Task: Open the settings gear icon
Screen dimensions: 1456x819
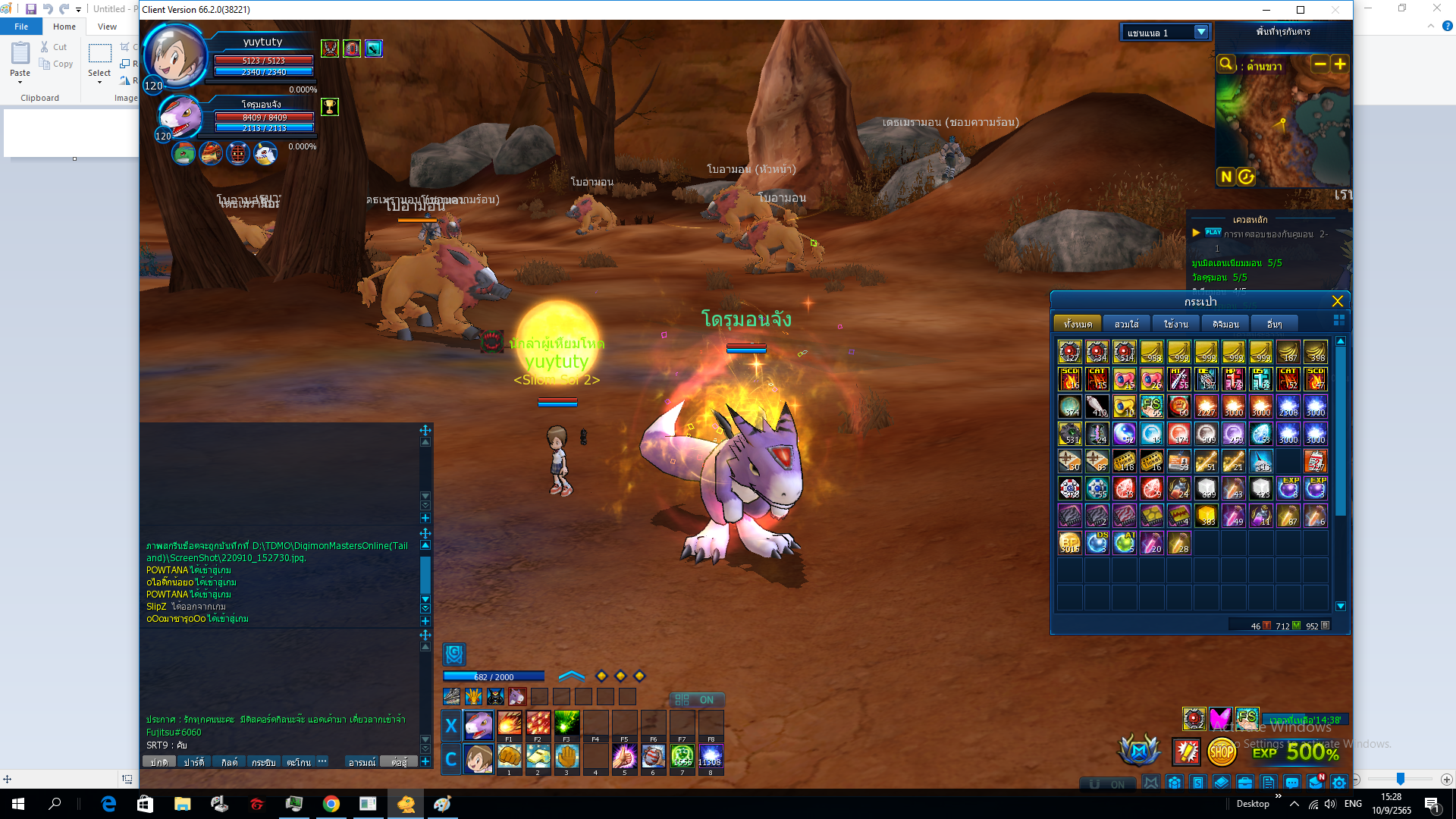Action: pyautogui.click(x=1339, y=783)
